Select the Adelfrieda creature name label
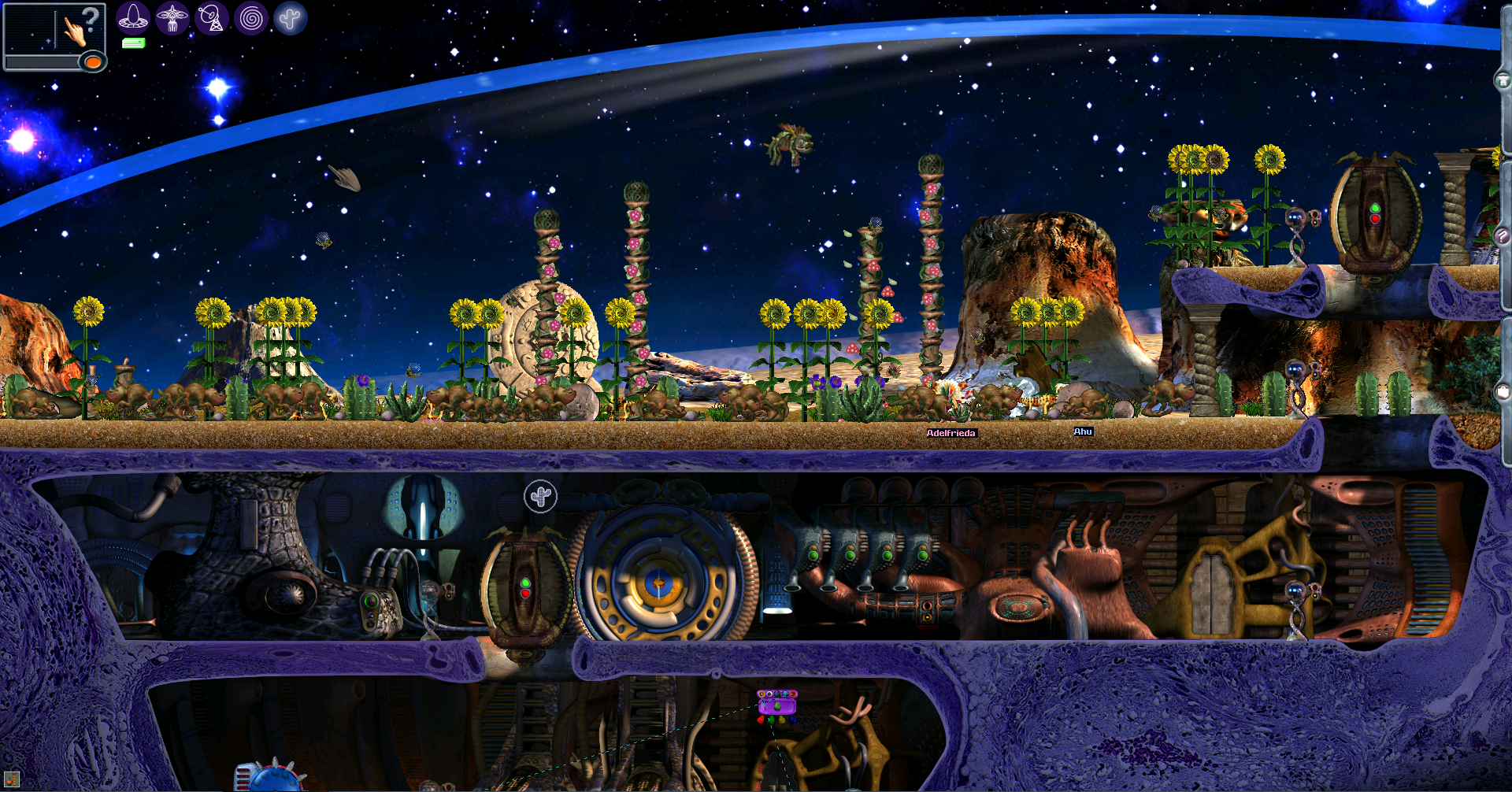 click(954, 432)
